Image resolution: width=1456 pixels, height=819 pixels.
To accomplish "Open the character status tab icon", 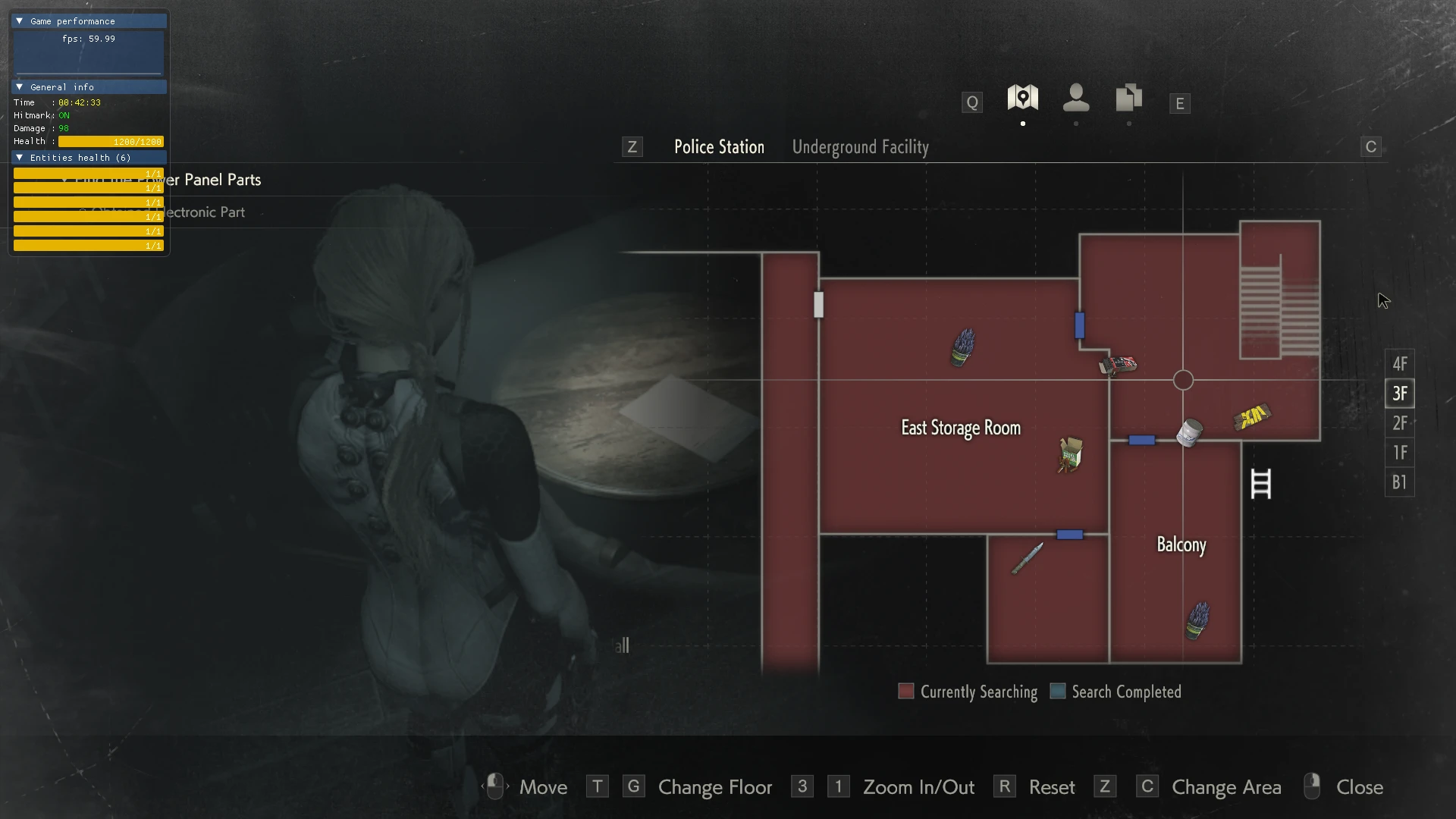I will pos(1076,98).
